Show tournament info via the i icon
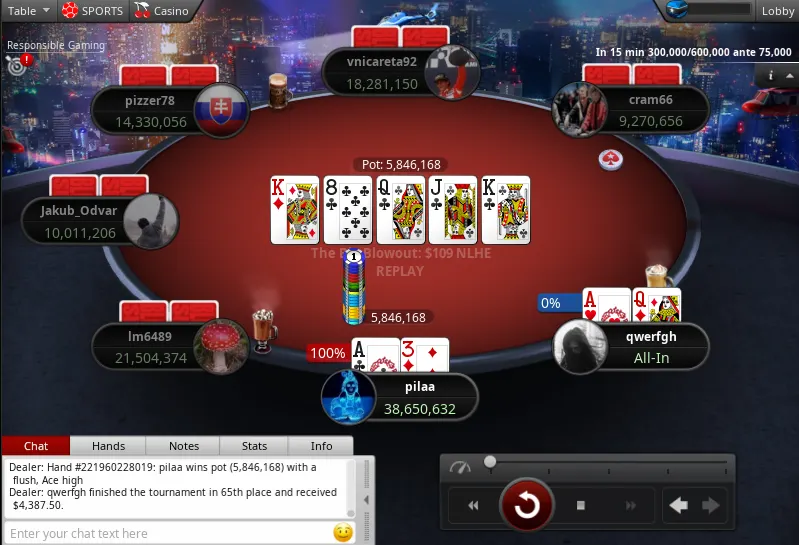Screen dimensions: 799x545 pos(771,76)
